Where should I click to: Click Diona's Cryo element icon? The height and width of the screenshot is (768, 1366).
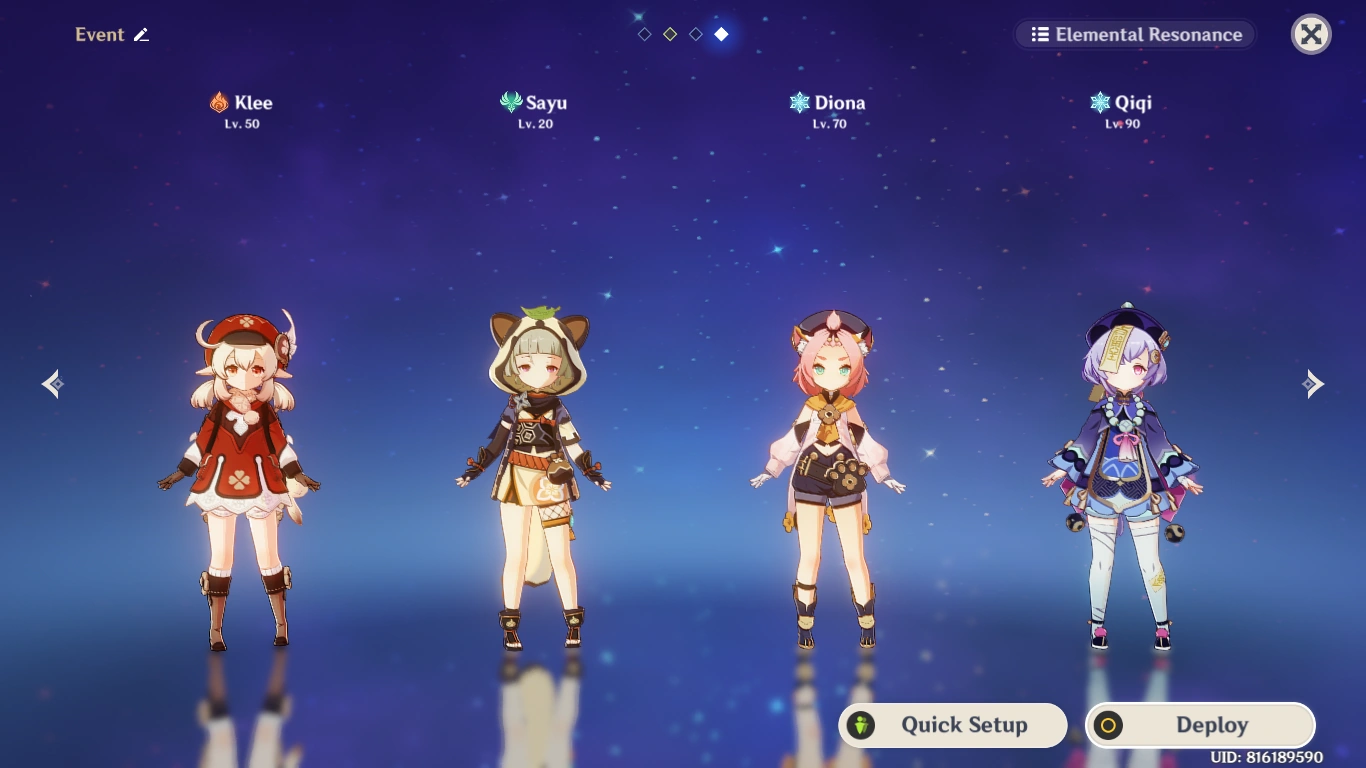pos(798,101)
